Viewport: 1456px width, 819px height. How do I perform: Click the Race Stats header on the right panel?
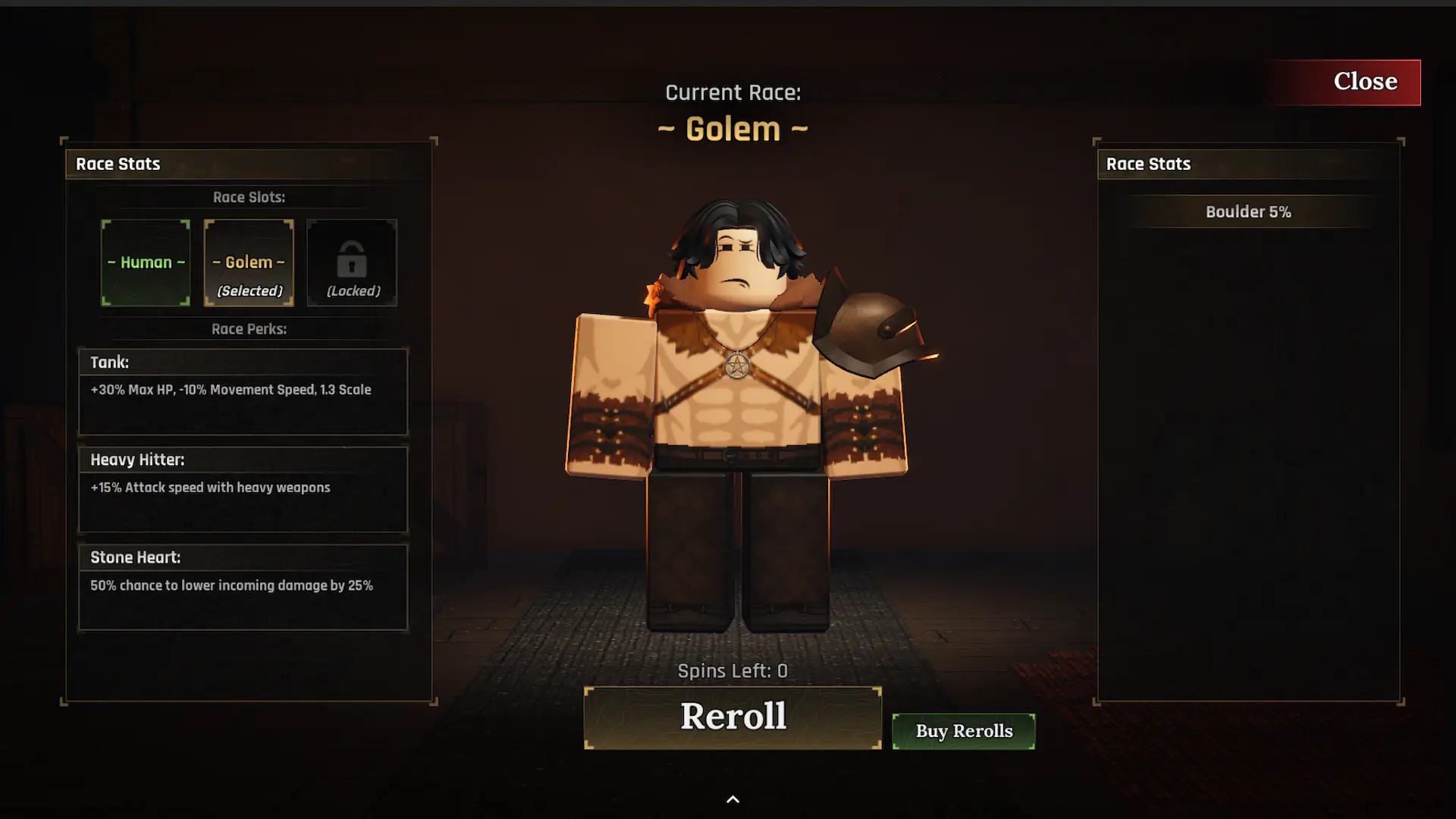[x=1148, y=164]
